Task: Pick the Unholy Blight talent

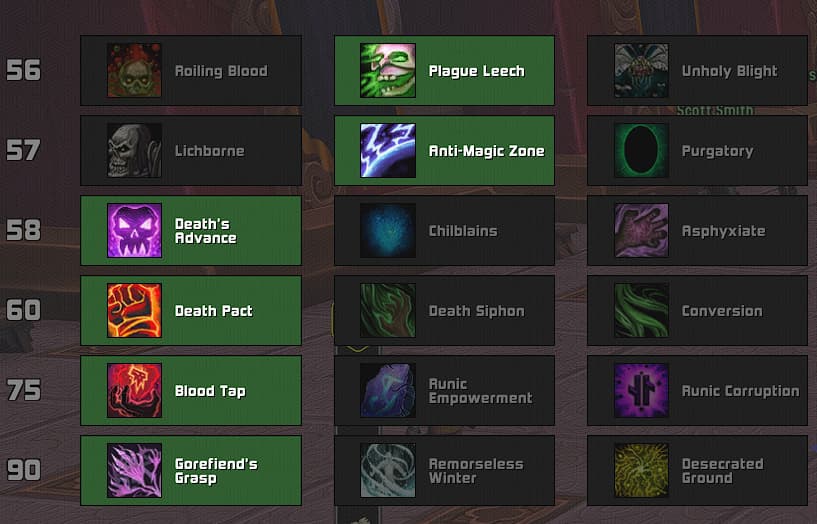Action: 697,71
